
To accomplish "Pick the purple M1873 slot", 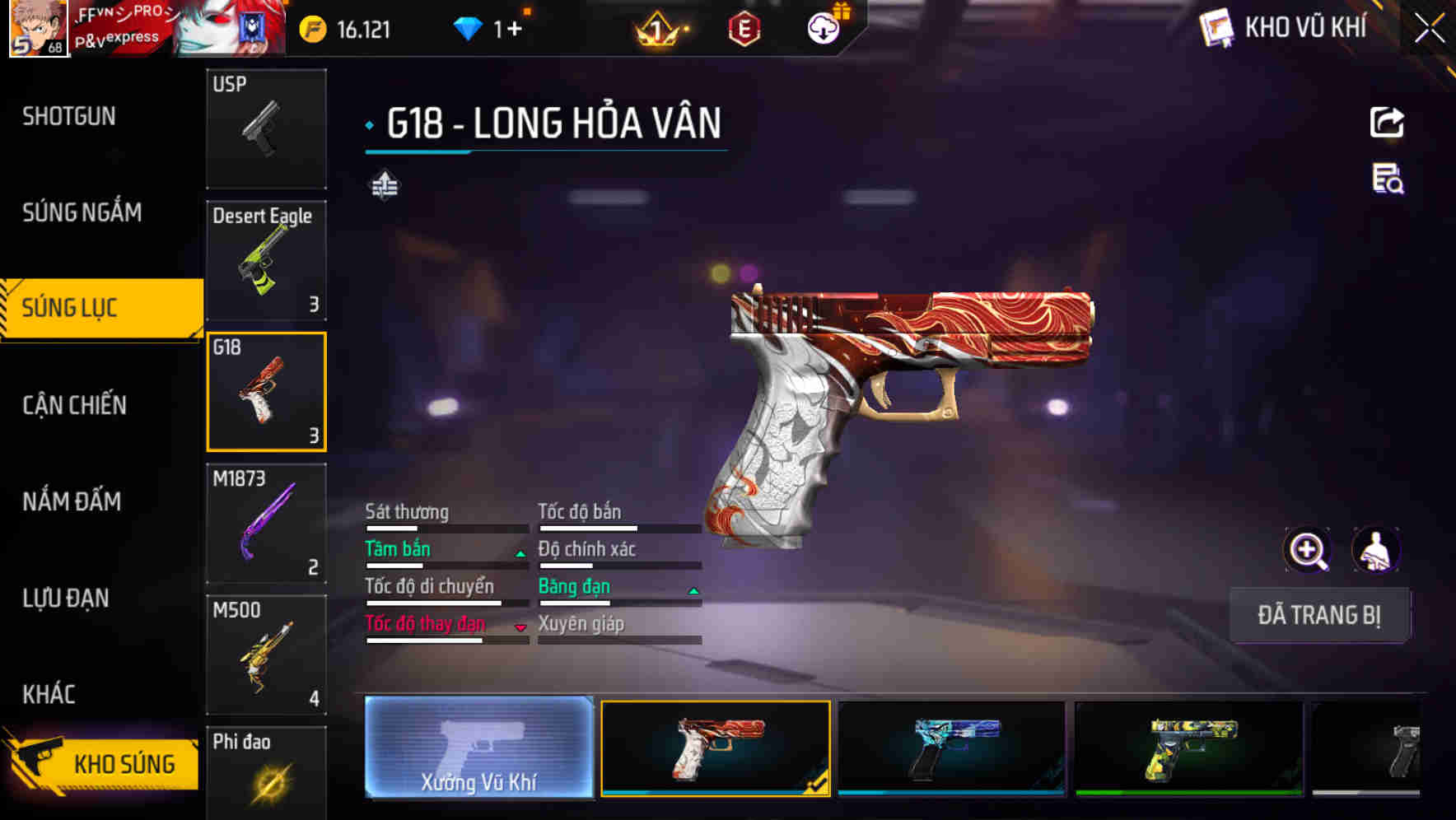I will 266,524.
